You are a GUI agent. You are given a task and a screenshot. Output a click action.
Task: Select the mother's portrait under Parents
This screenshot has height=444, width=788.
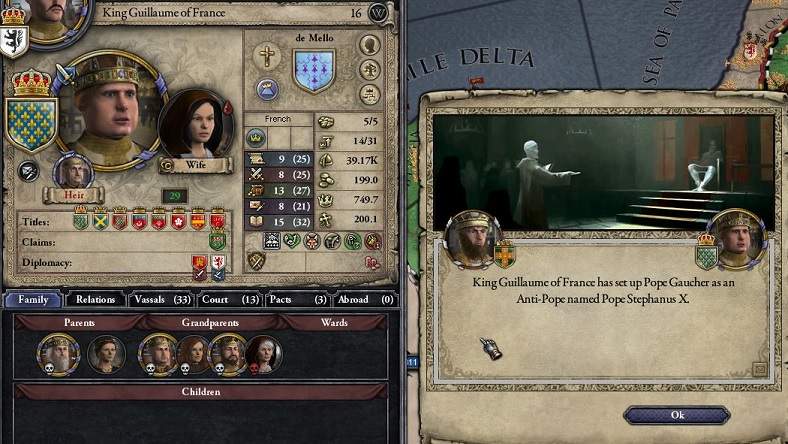pyautogui.click(x=106, y=353)
